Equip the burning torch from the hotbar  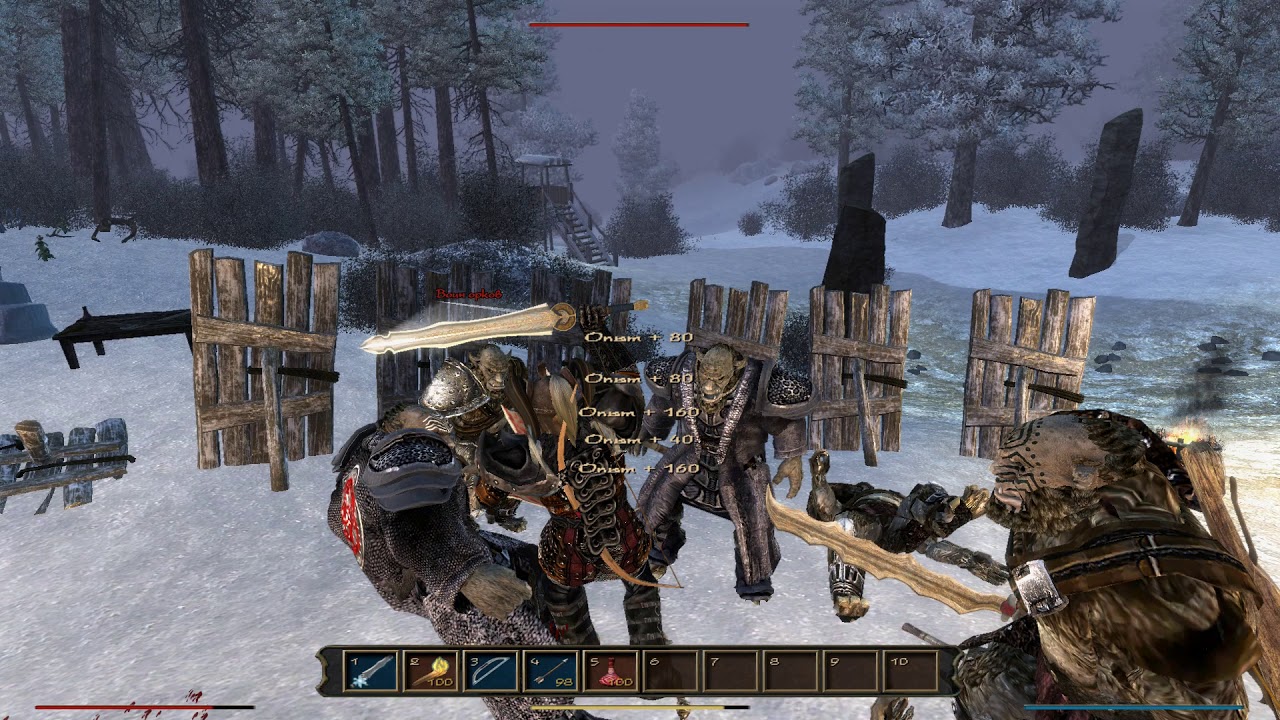431,671
